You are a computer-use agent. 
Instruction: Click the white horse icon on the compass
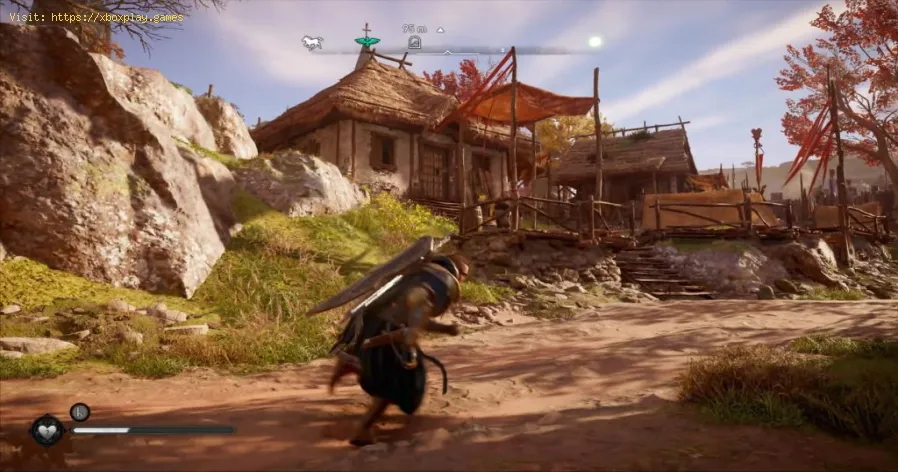[313, 42]
